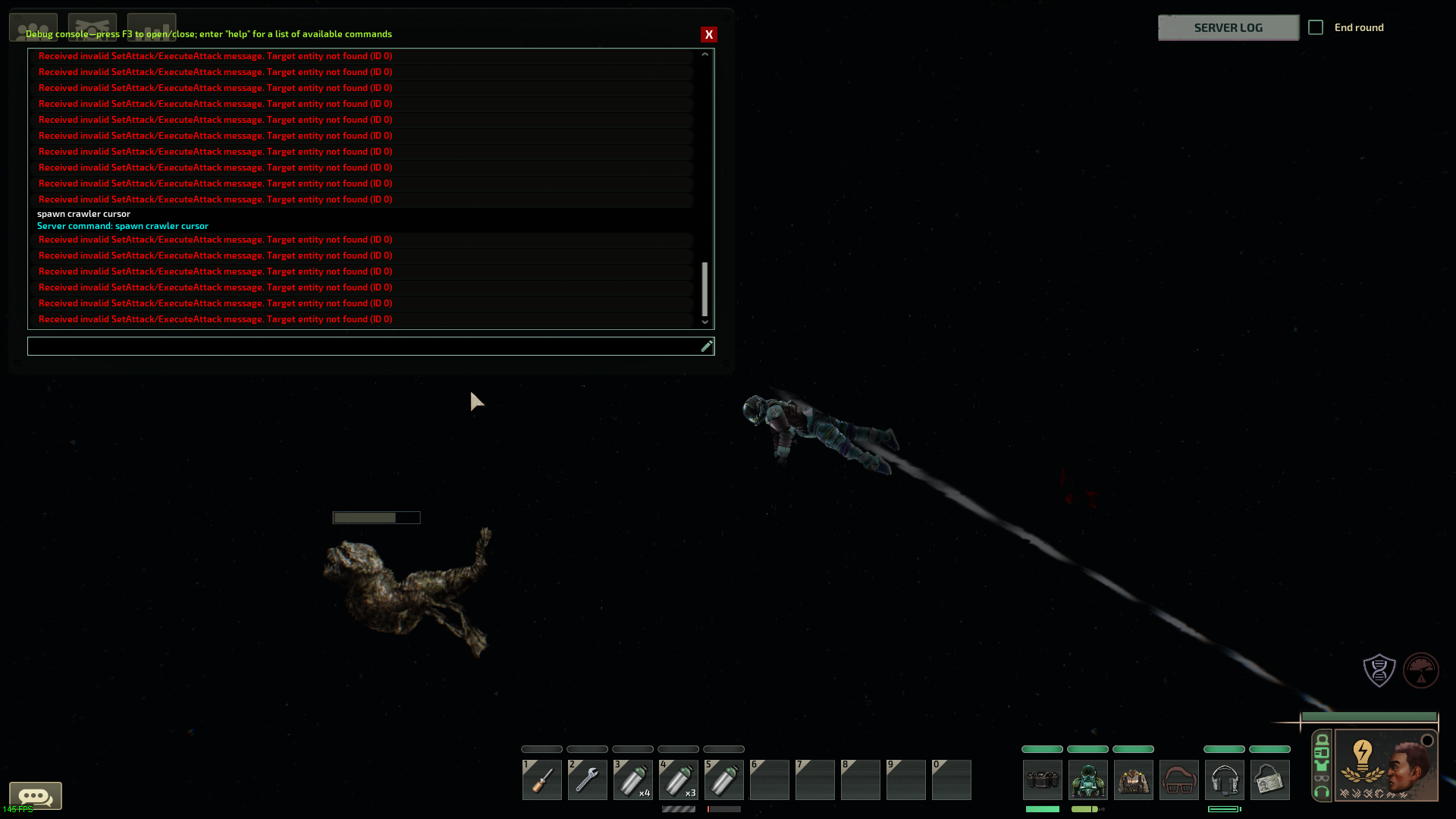Image resolution: width=1456 pixels, height=819 pixels.
Task: Open the talent lightbulb icon on character card
Action: [x=1361, y=752]
